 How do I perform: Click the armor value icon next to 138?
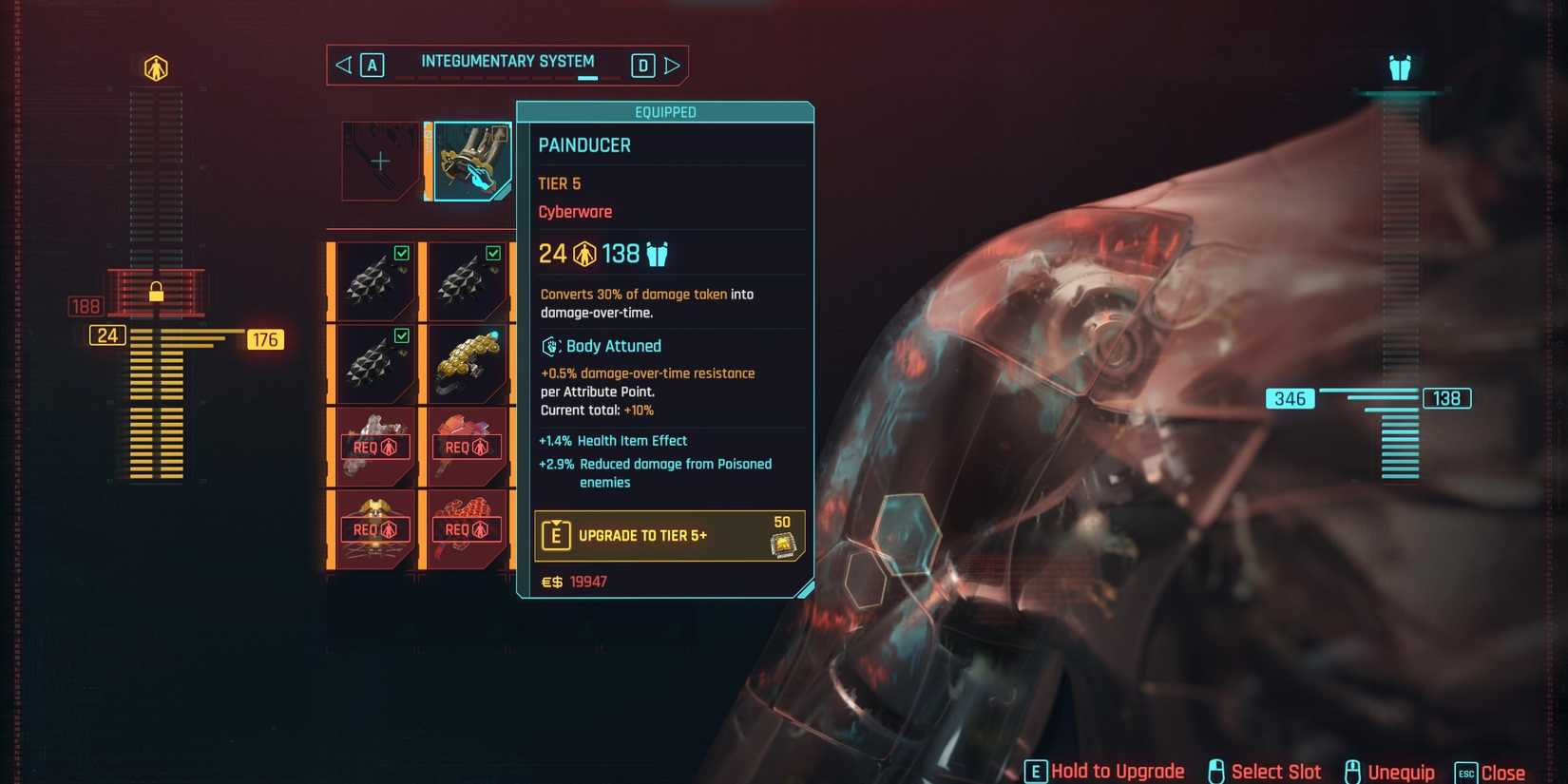[x=656, y=254]
